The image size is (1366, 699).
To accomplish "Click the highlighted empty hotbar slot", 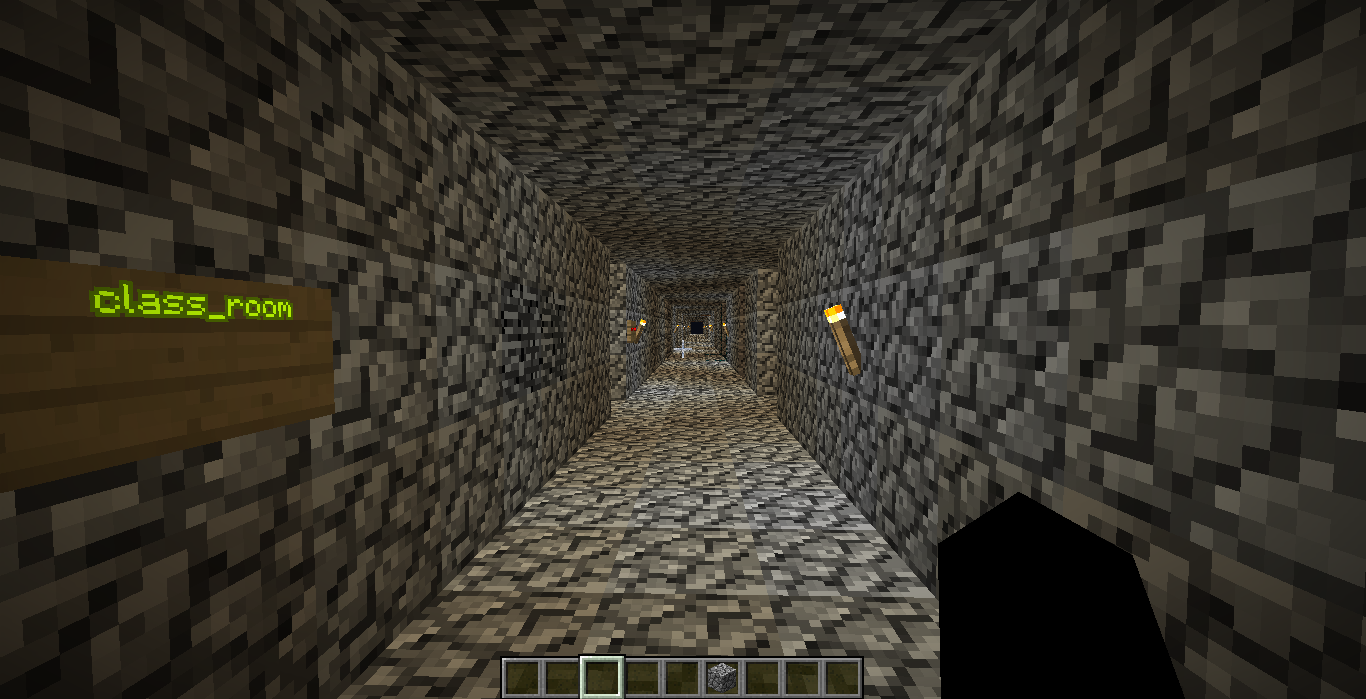I will point(602,677).
